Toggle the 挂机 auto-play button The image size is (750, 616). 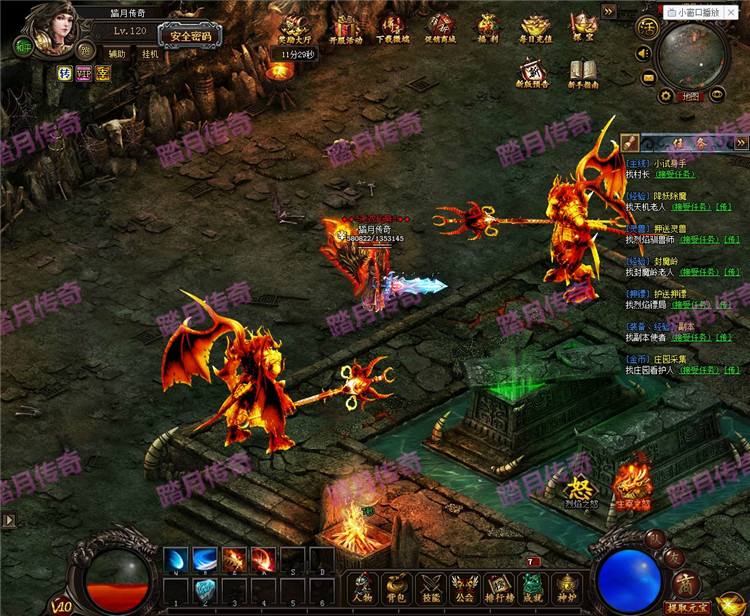149,54
